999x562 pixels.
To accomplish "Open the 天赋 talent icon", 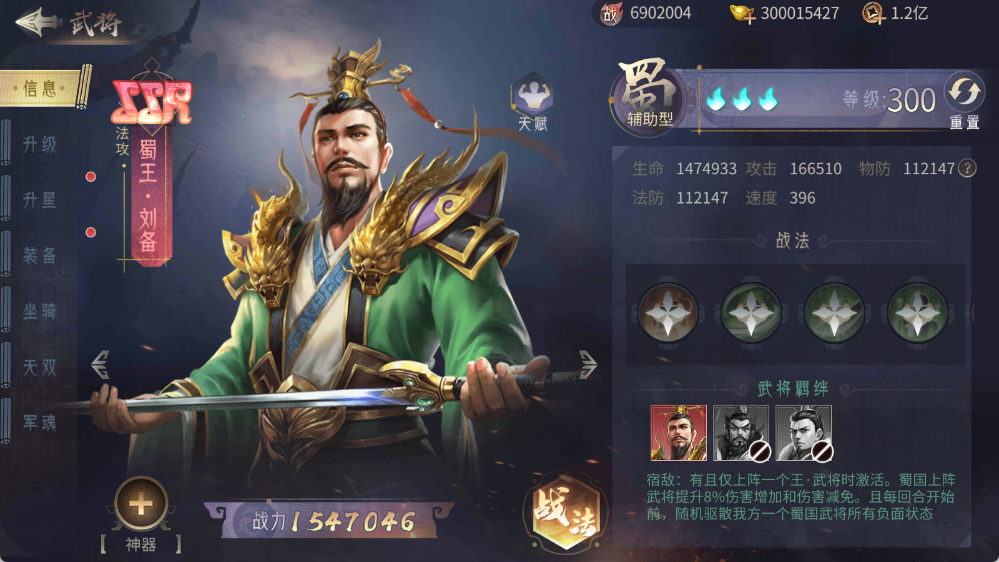I will tap(533, 100).
